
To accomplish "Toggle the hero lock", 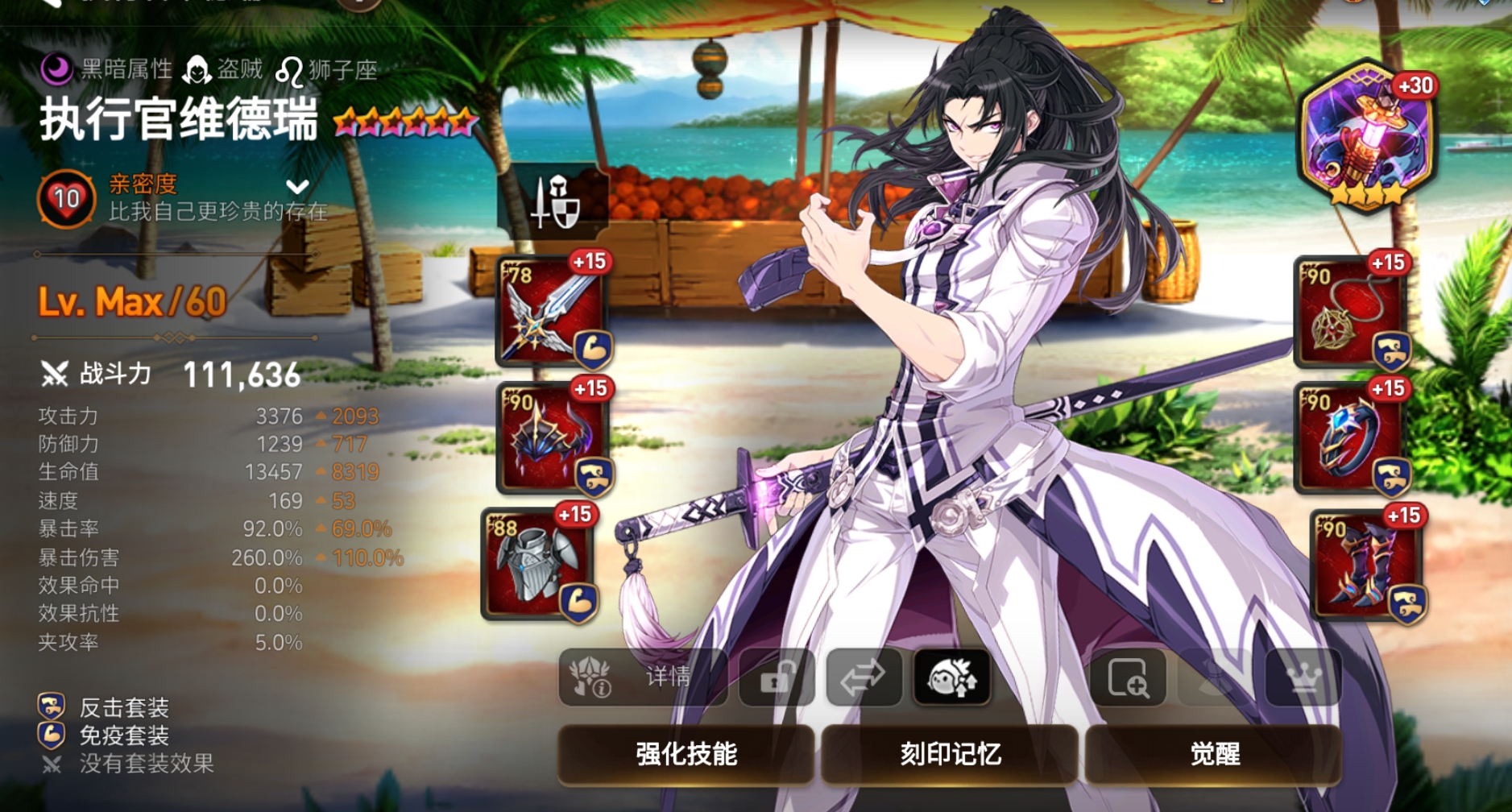I will (x=777, y=679).
